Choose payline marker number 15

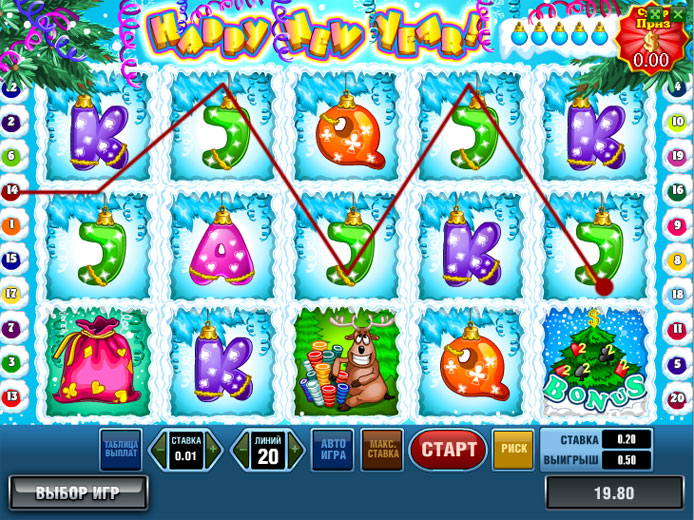pos(12,260)
